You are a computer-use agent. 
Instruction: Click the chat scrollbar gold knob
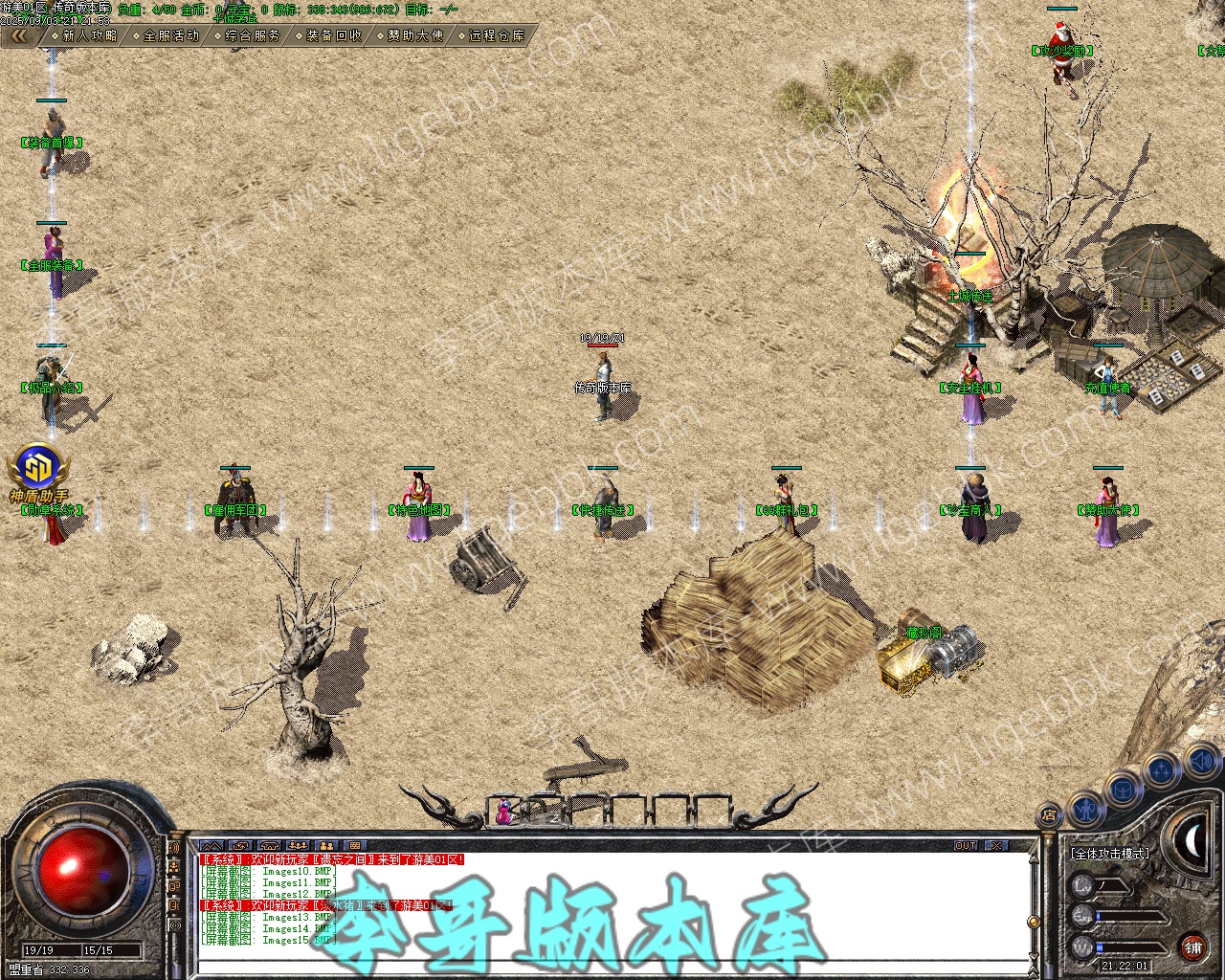click(x=1034, y=922)
